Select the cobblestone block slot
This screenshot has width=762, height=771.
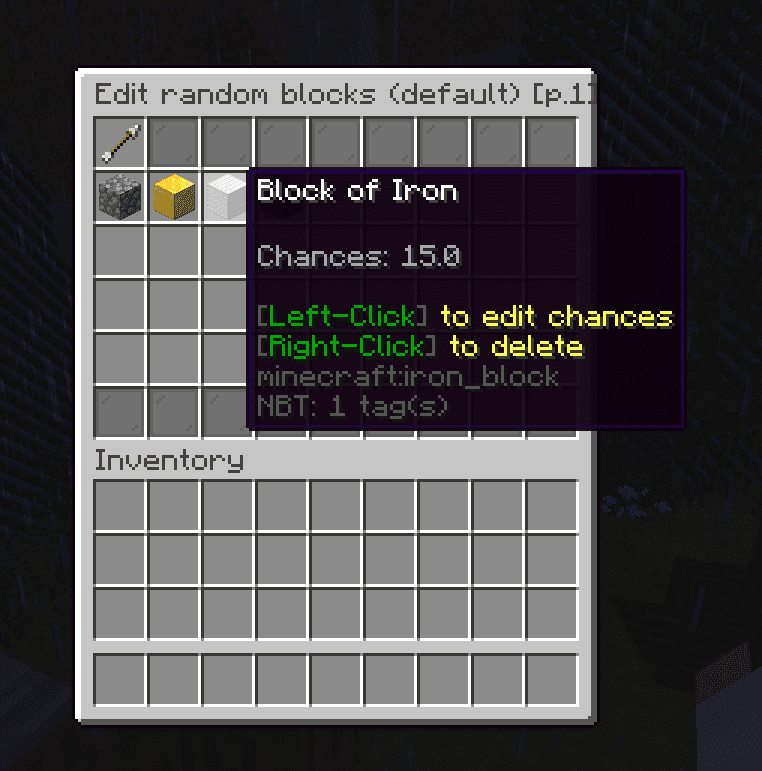tap(120, 197)
